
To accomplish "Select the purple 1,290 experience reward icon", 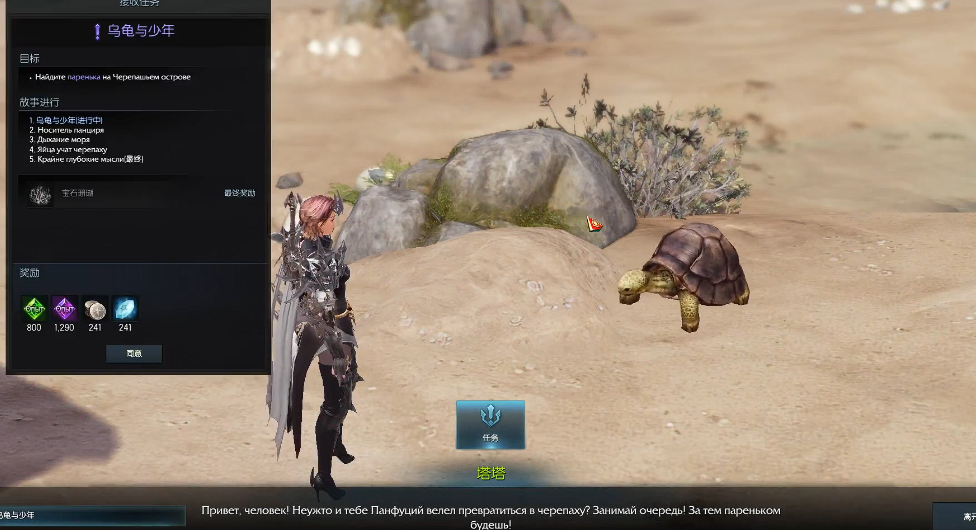I will tap(65, 308).
